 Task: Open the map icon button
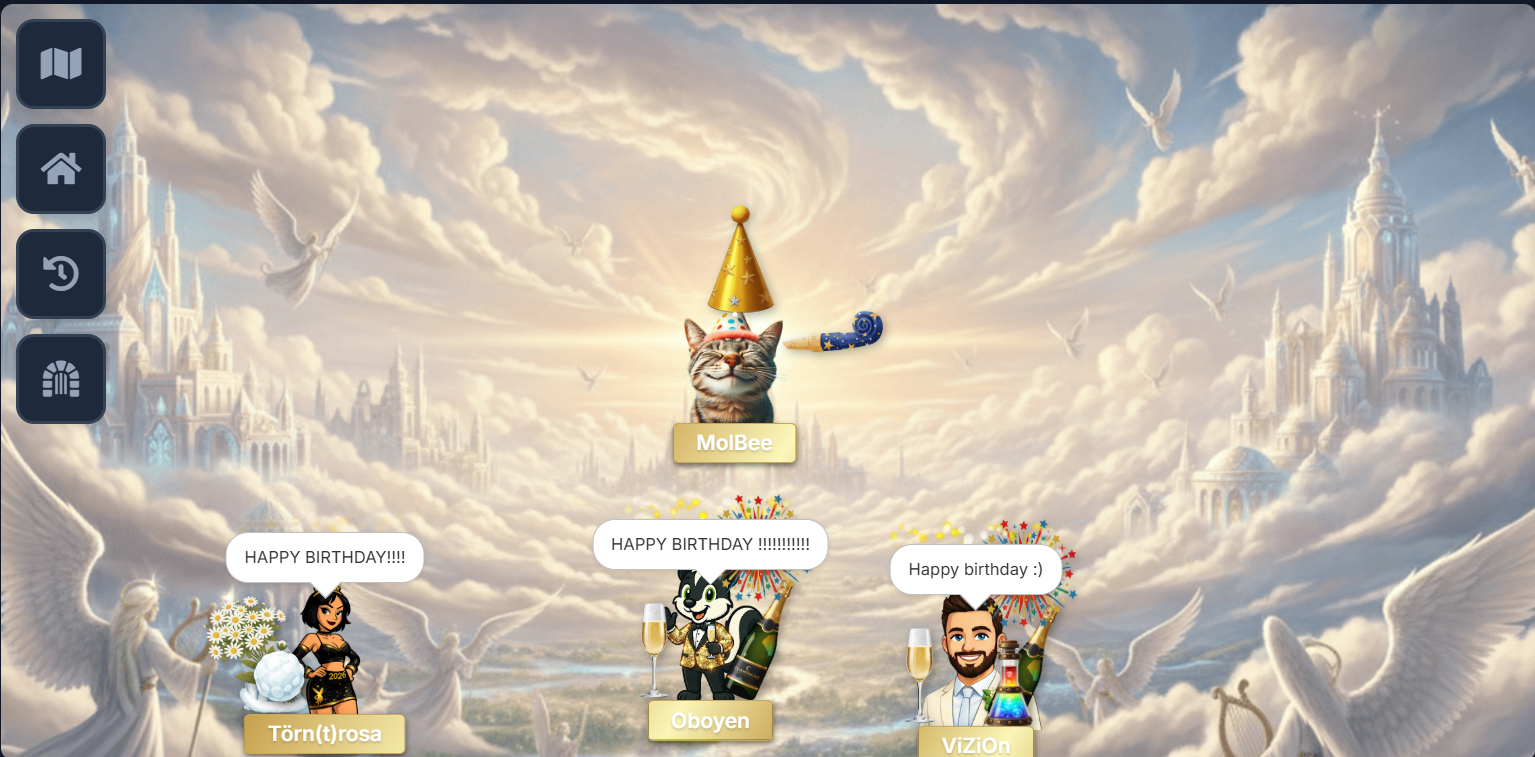[x=61, y=64]
